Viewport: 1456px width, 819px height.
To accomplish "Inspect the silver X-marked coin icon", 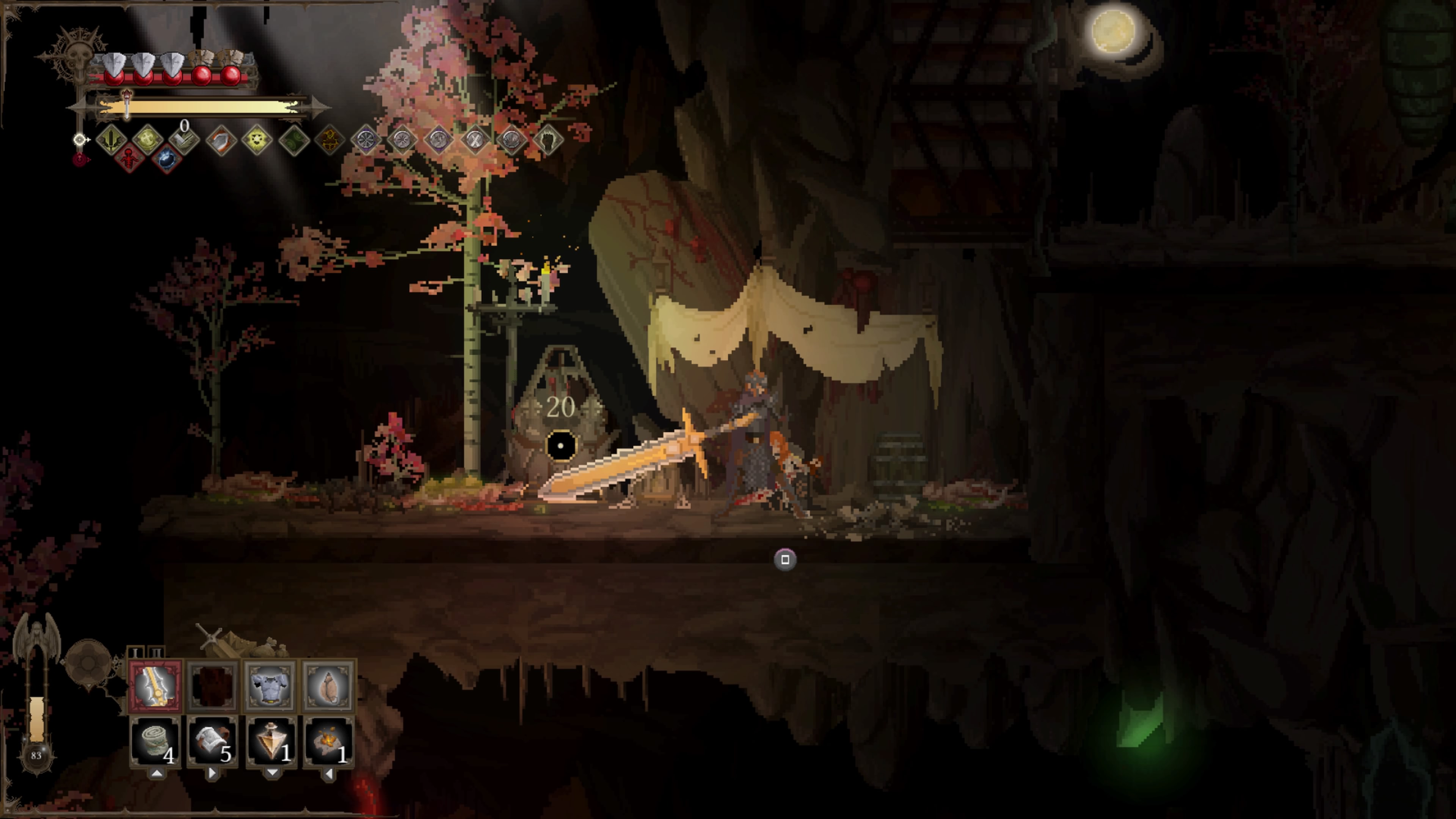I will [x=475, y=139].
